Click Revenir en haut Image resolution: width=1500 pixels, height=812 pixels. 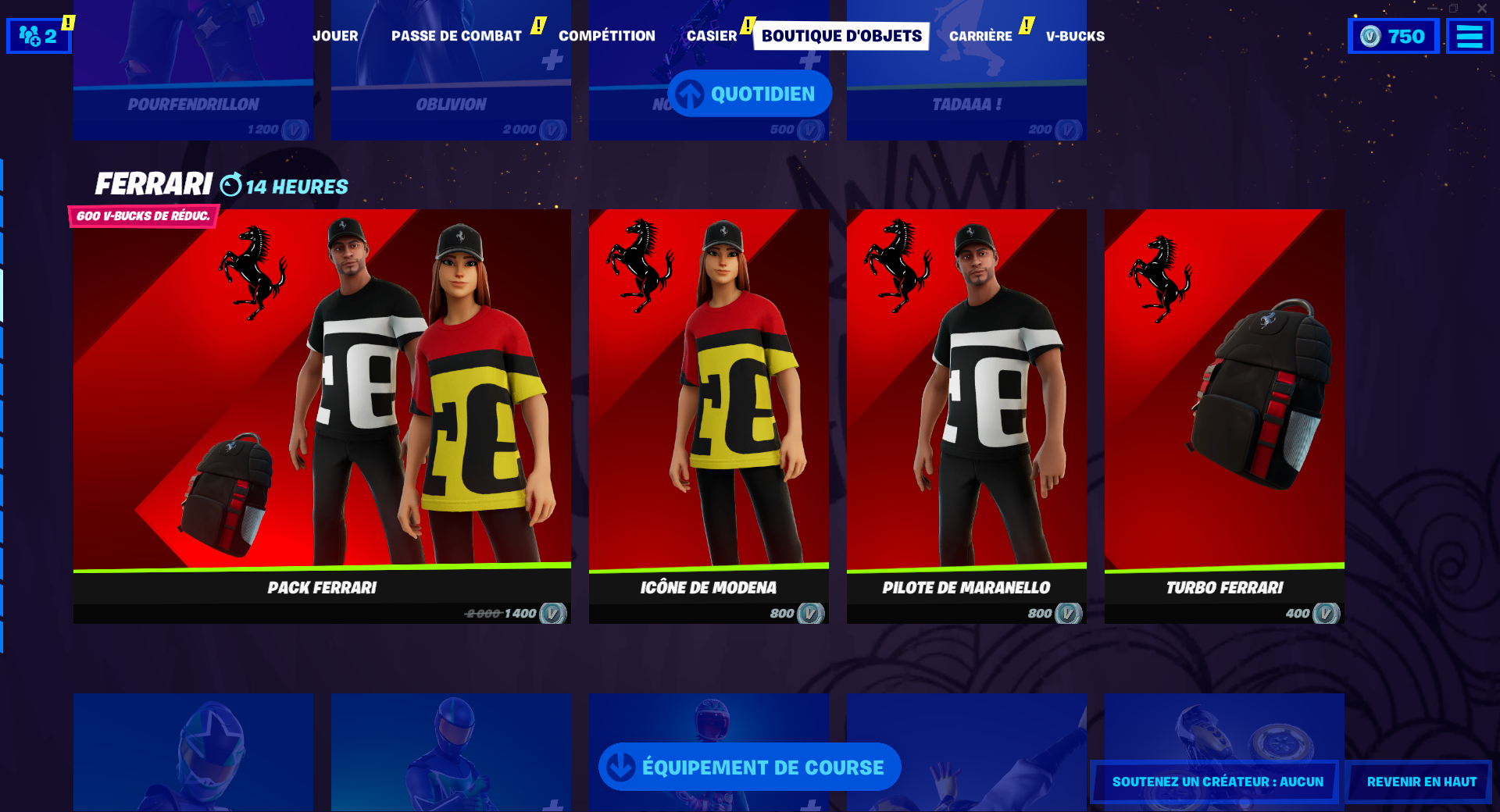click(1420, 781)
